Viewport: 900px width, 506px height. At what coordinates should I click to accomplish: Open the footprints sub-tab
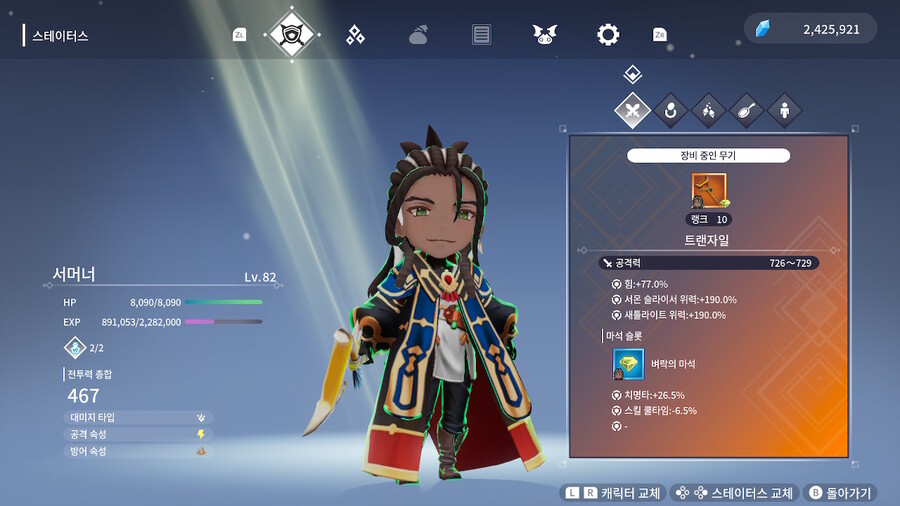point(708,110)
